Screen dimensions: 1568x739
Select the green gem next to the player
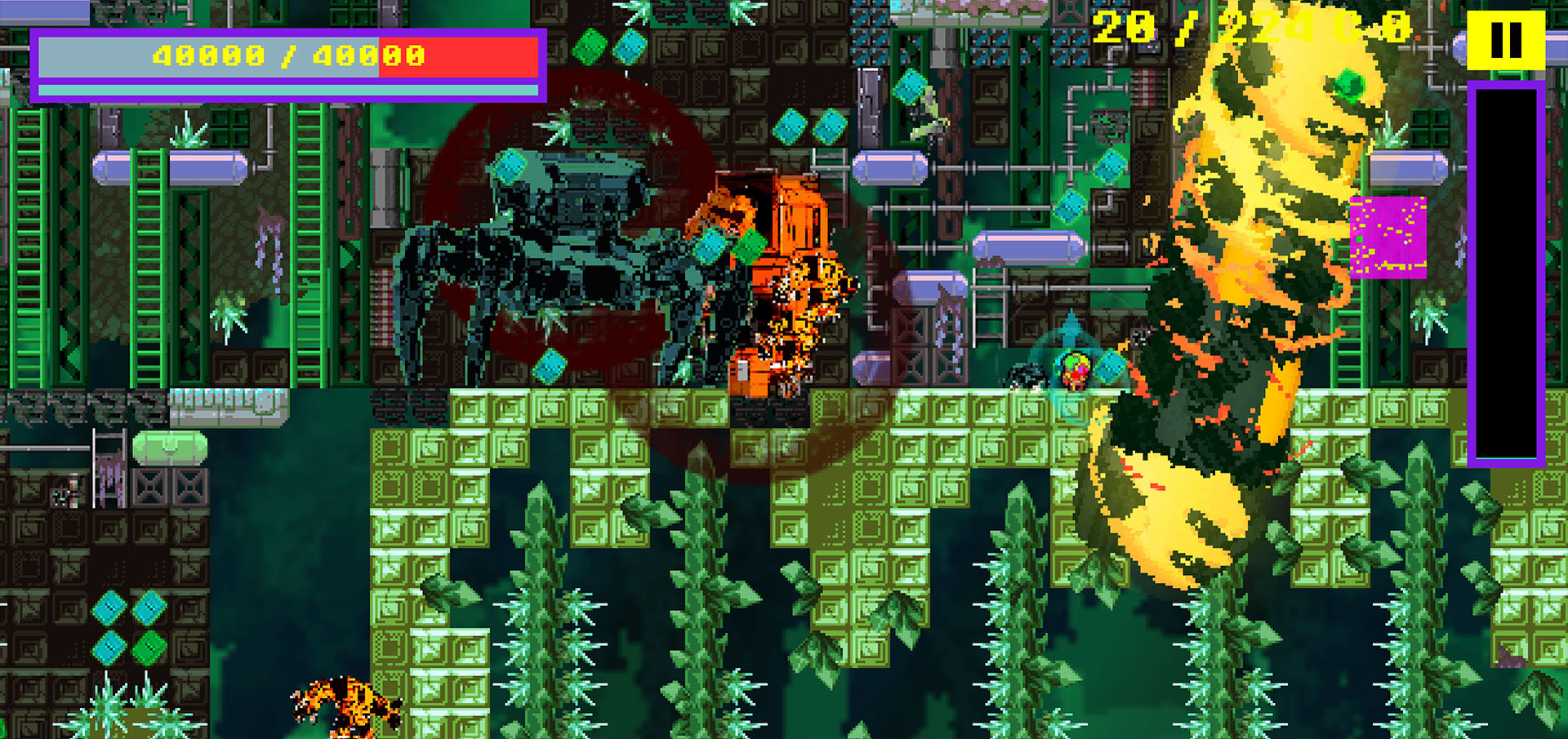click(1110, 369)
